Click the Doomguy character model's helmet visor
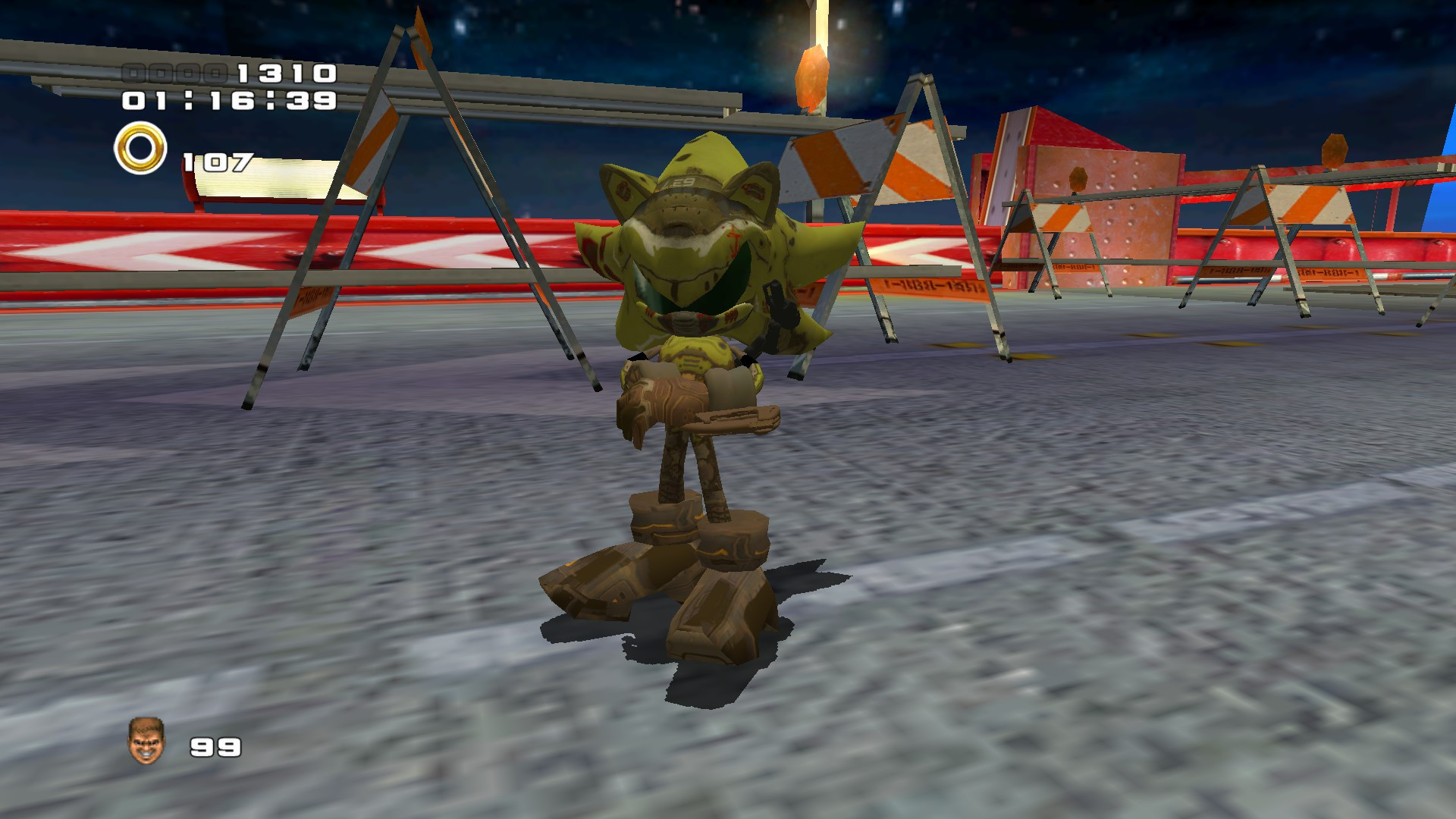 (x=686, y=205)
